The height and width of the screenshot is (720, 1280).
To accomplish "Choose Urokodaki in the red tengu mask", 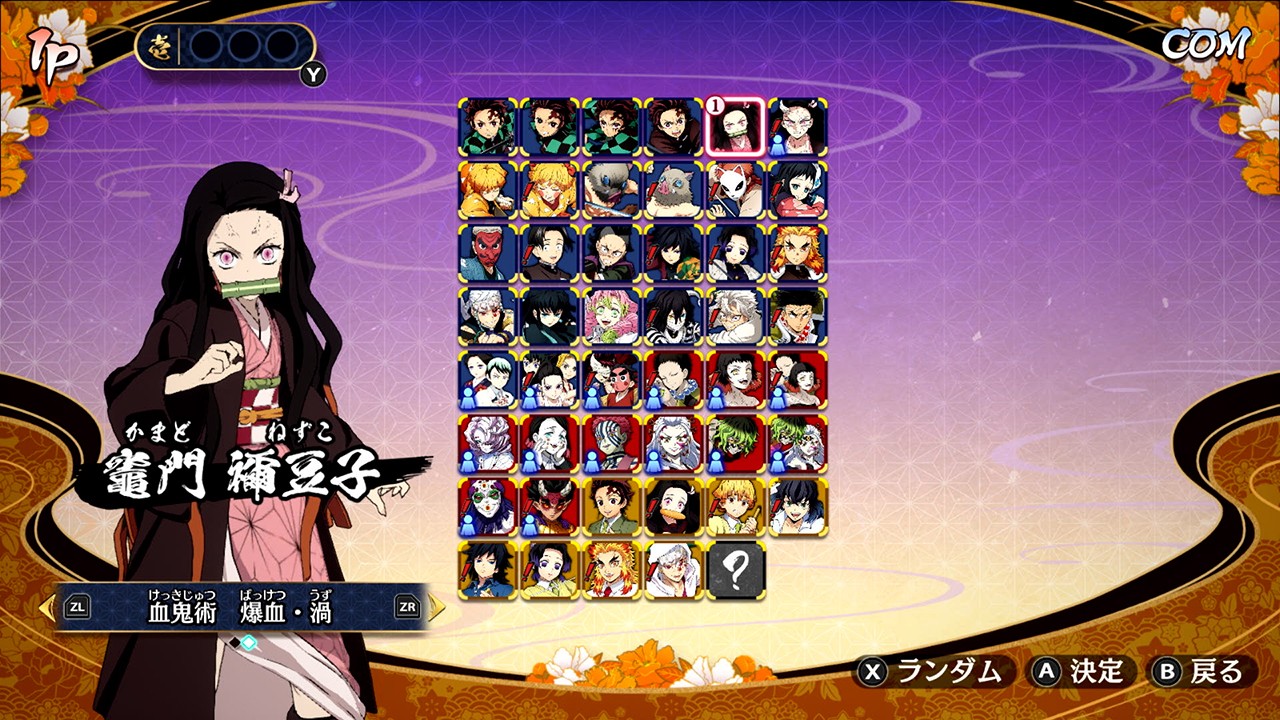I will 488,253.
